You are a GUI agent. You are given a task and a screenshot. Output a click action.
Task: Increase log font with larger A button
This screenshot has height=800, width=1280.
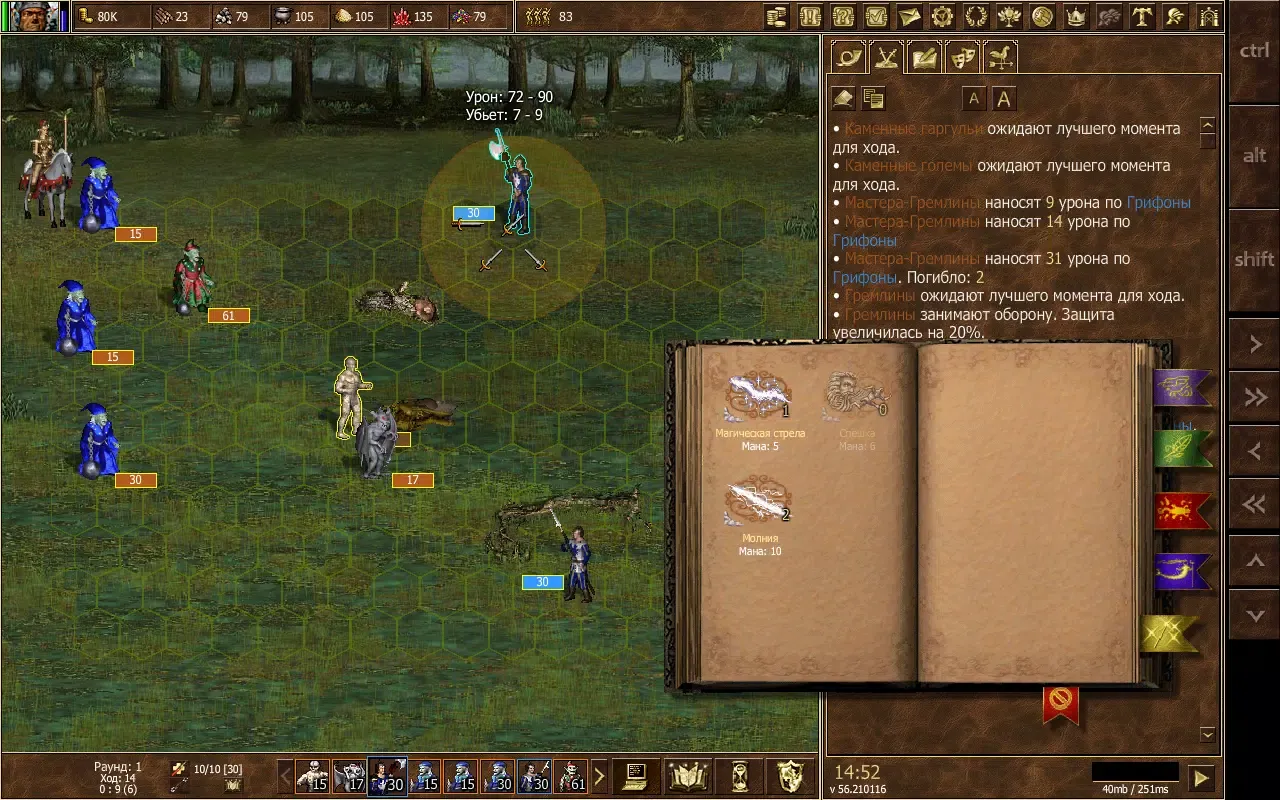point(1003,98)
